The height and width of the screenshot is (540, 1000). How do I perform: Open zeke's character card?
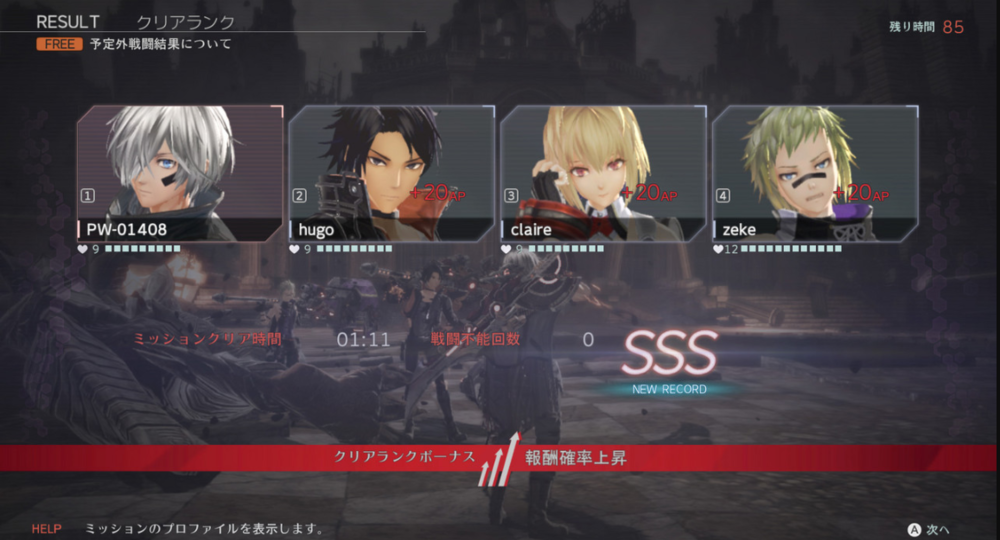point(814,173)
